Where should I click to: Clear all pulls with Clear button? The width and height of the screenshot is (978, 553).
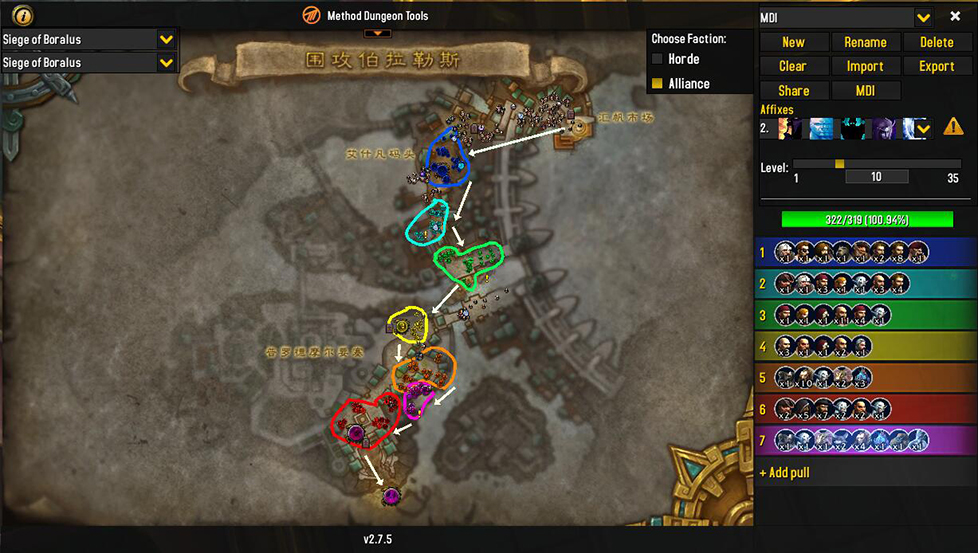793,66
